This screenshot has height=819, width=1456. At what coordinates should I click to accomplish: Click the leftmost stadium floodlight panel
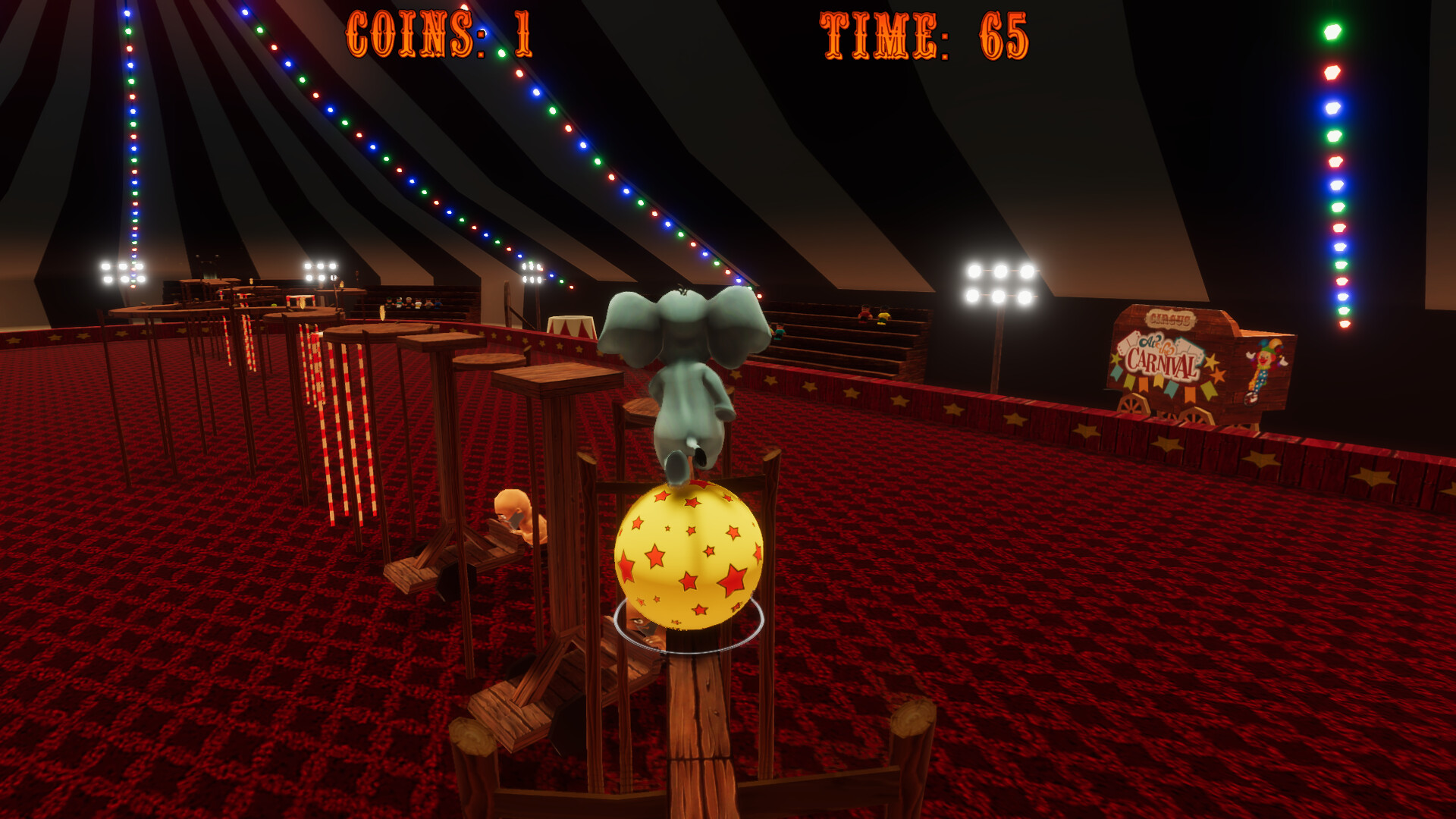point(124,271)
